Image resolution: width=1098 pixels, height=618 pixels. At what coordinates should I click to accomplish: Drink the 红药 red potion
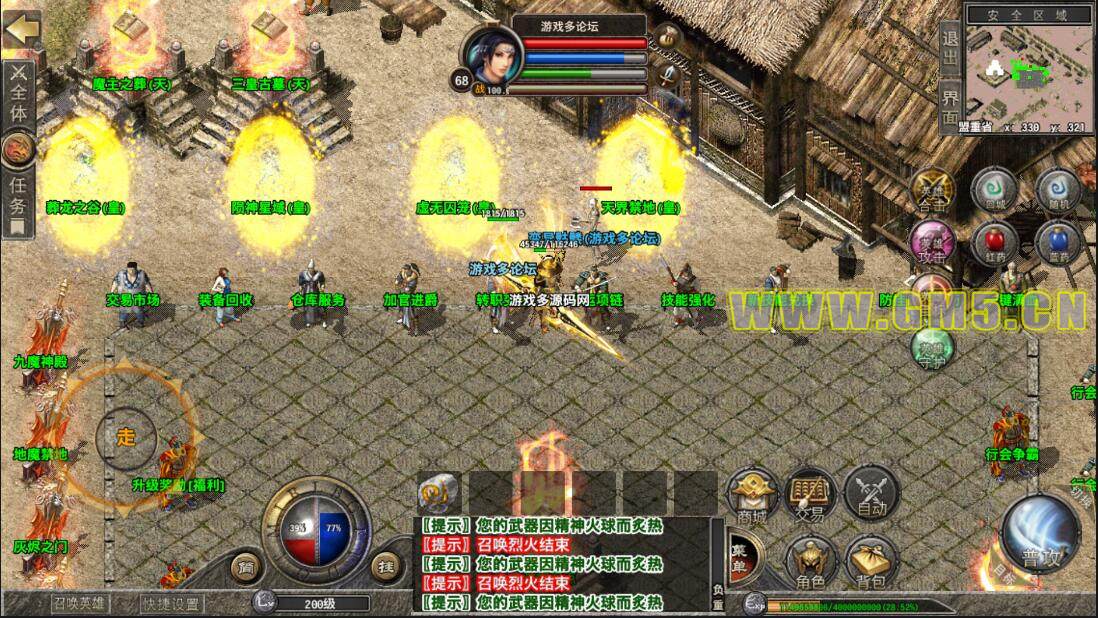point(993,243)
